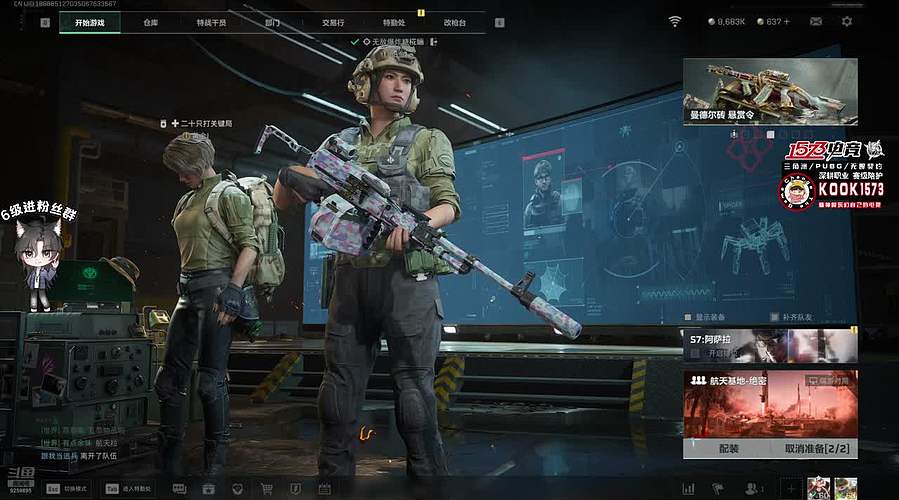This screenshot has height=500, width=899.
Task: Open the 仓库 warehouse tab
Action: coord(150,21)
